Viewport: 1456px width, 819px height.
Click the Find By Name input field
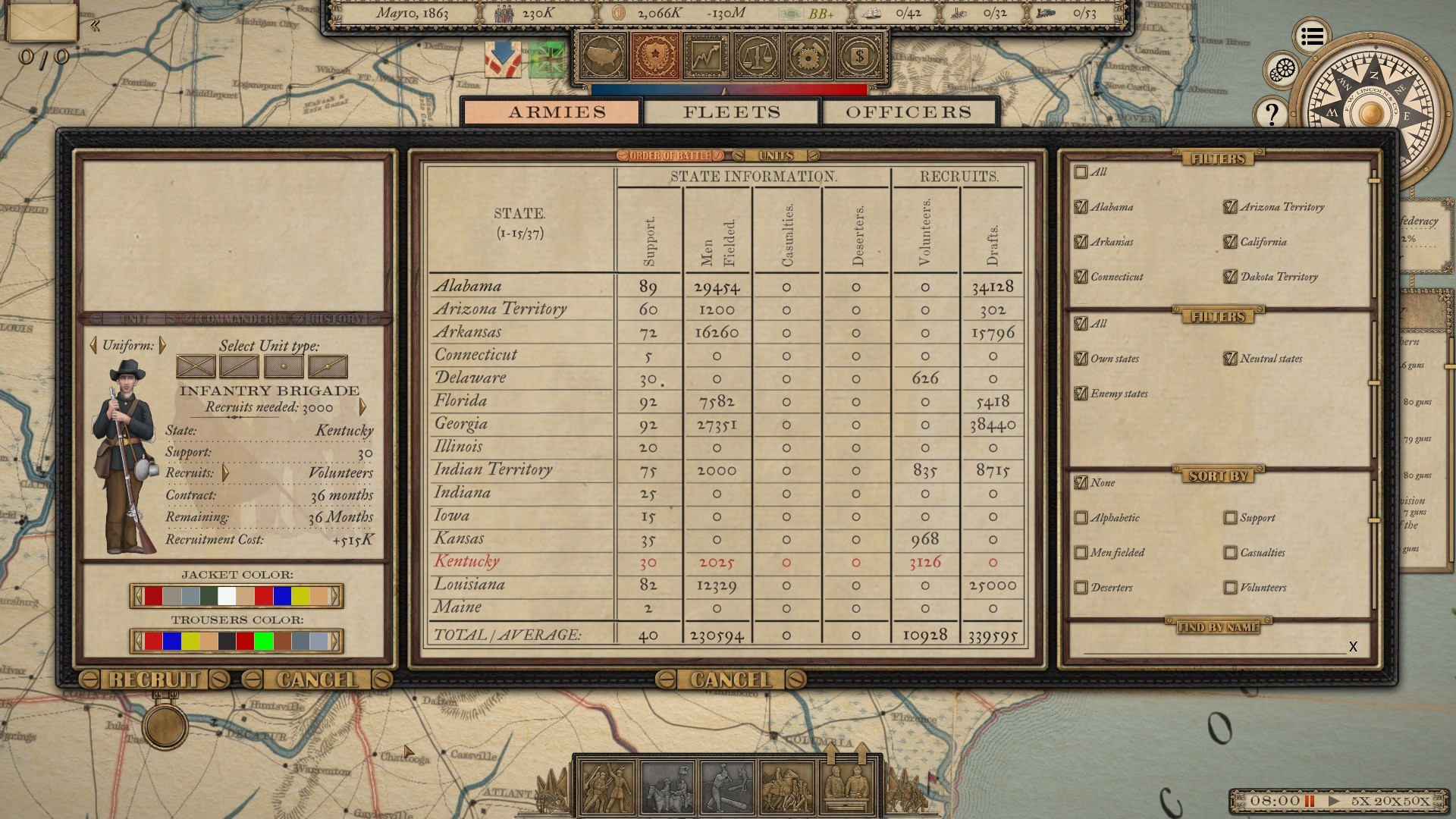[1213, 651]
